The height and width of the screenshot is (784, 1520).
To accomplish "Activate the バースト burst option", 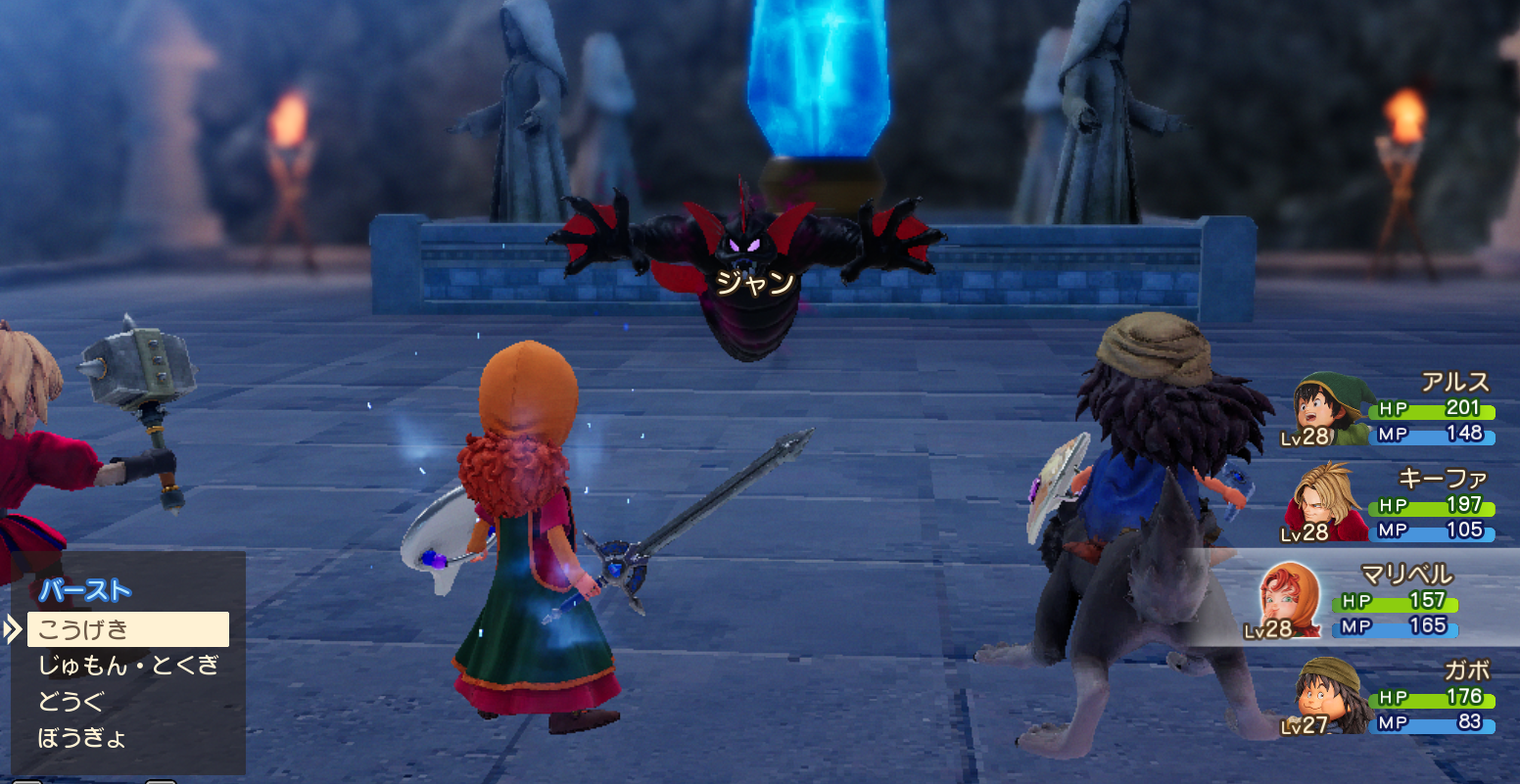I will [x=84, y=590].
